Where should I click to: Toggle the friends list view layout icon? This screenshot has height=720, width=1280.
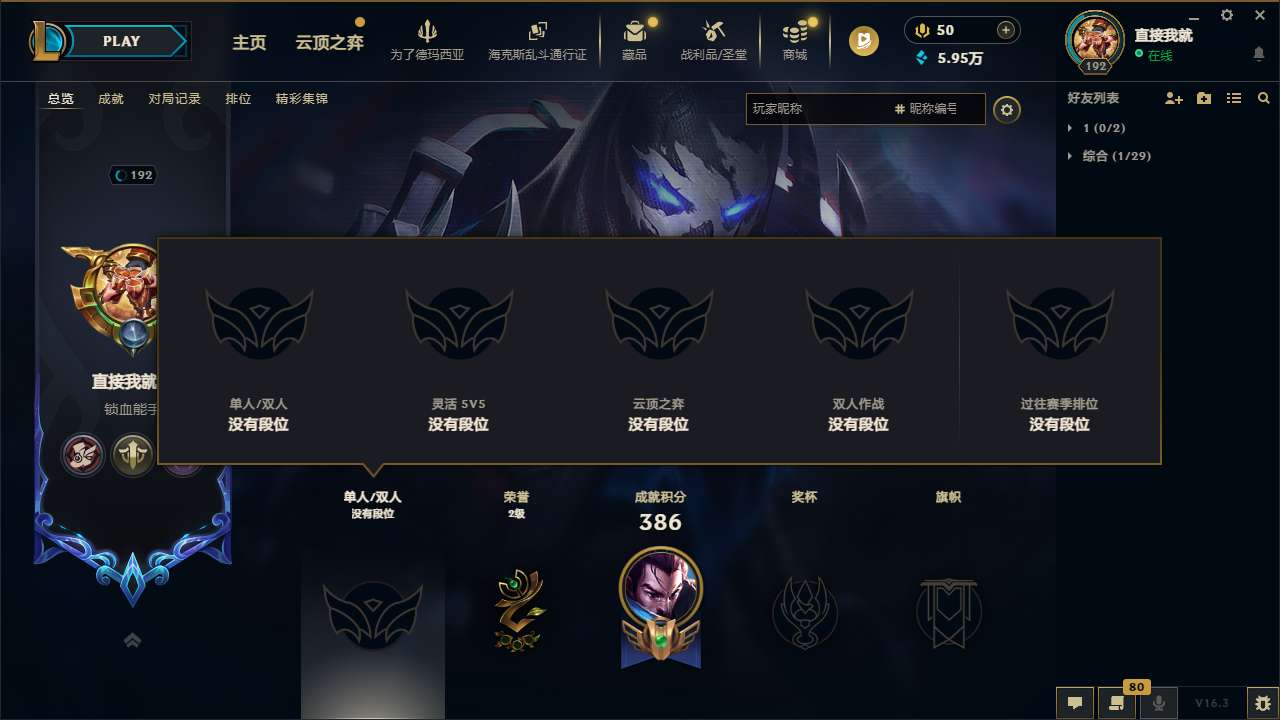(x=1234, y=98)
